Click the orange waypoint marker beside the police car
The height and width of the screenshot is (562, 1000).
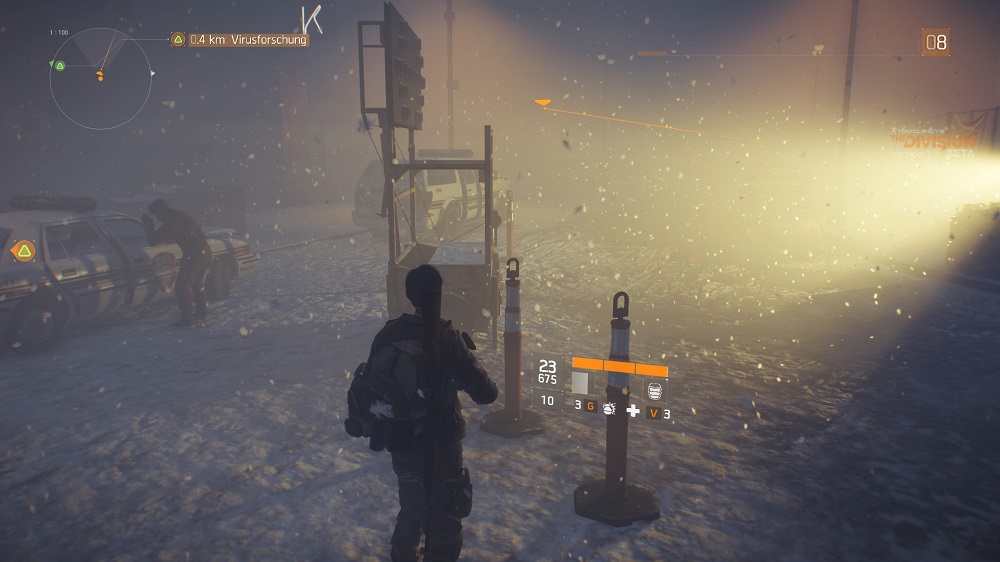[x=23, y=250]
